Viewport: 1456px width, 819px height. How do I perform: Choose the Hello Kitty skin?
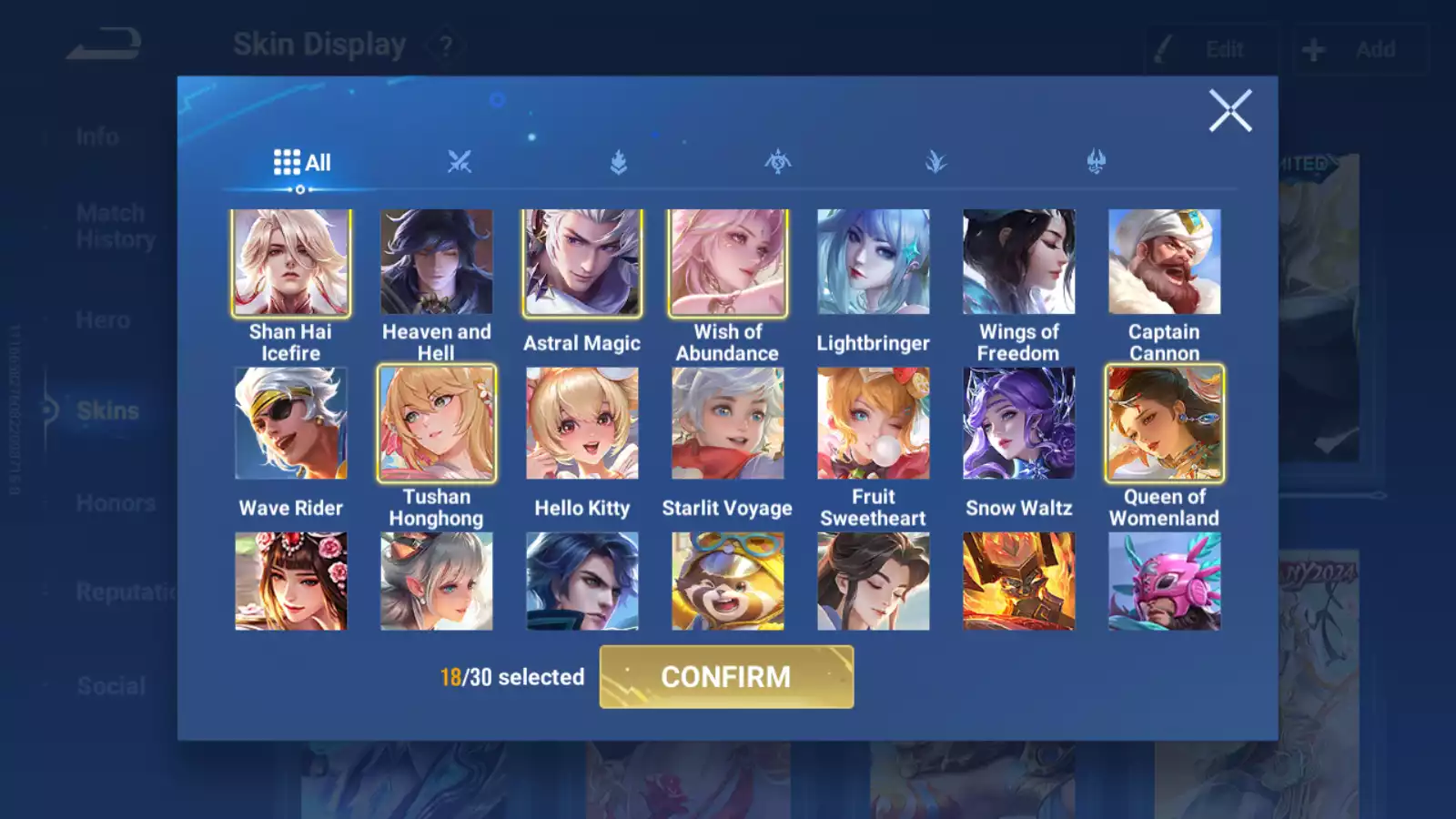[581, 423]
